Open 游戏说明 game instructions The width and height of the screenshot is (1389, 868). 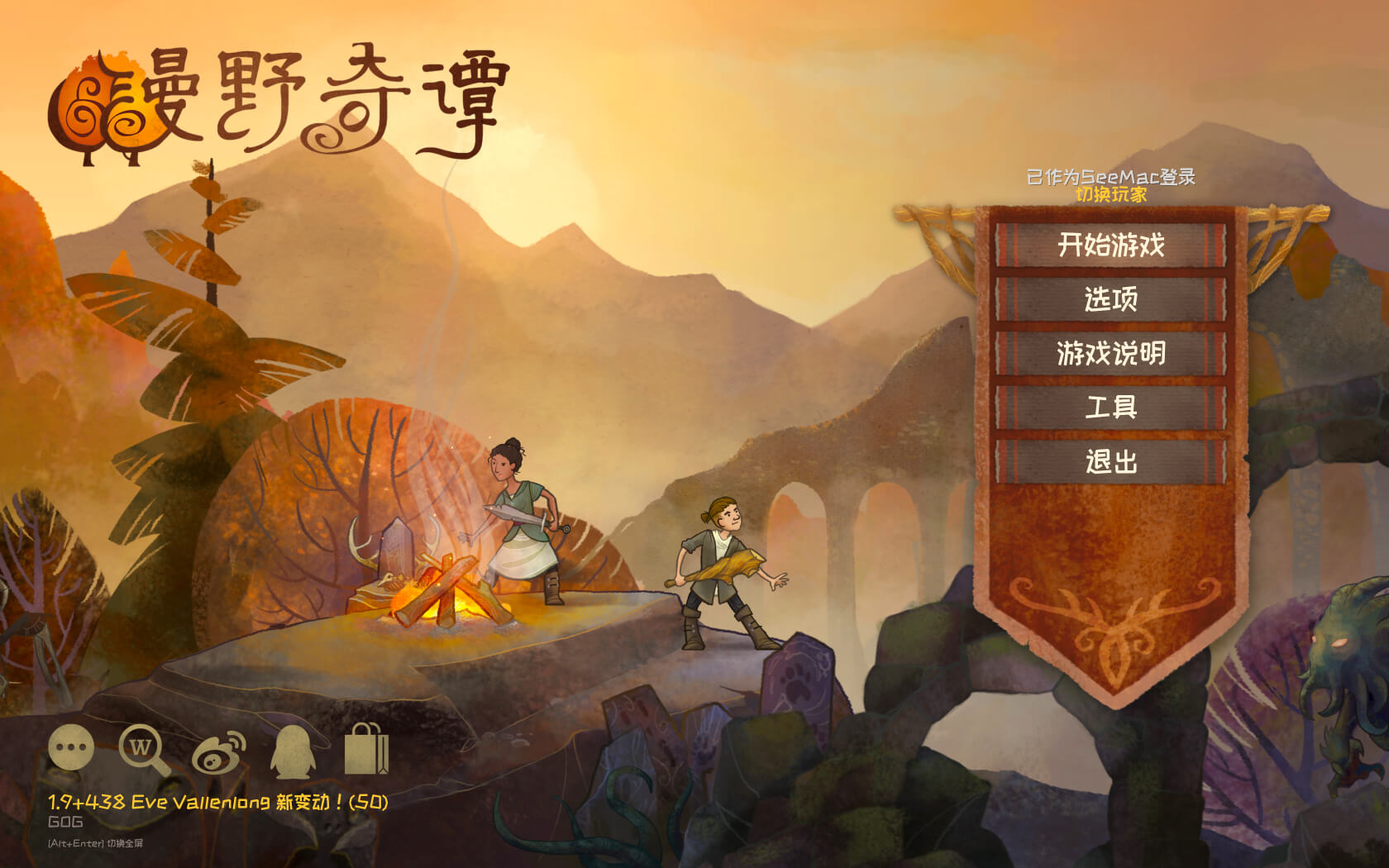pos(1110,354)
